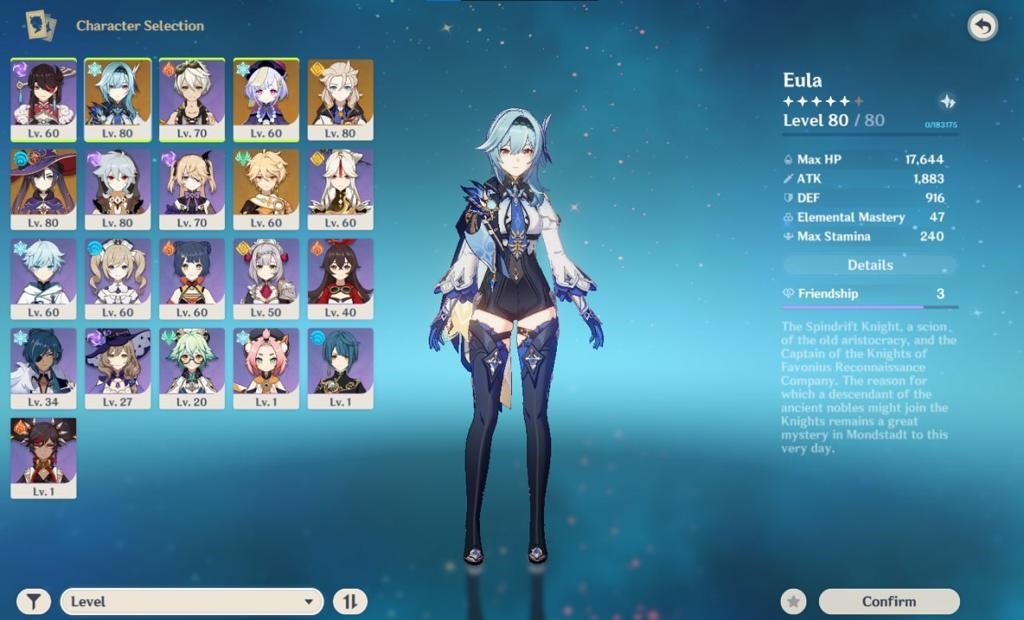Pick Ningguang's Lv. 60 portrait
Image resolution: width=1024 pixels, height=620 pixels.
click(340, 188)
